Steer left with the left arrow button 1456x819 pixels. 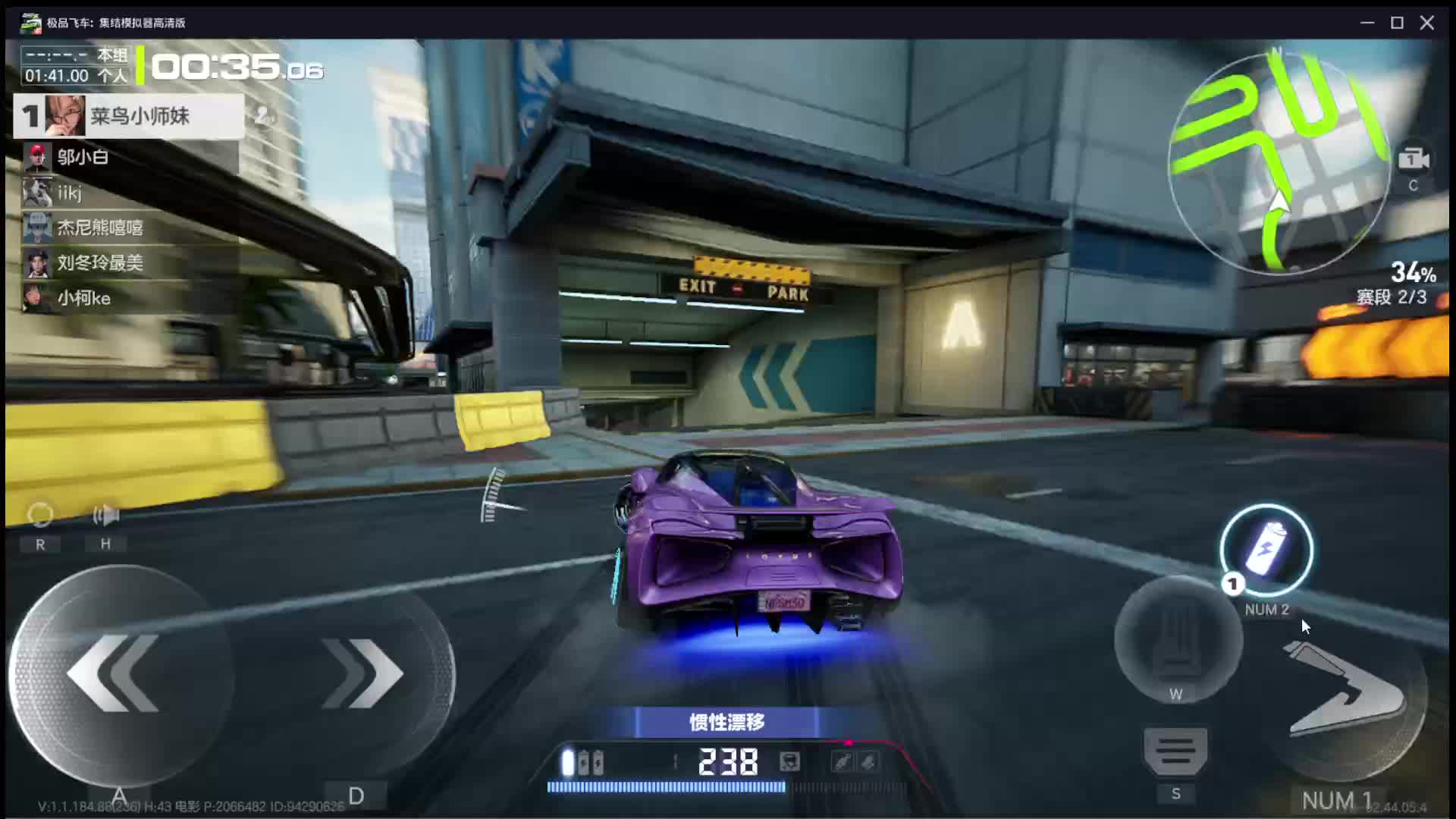(x=114, y=673)
